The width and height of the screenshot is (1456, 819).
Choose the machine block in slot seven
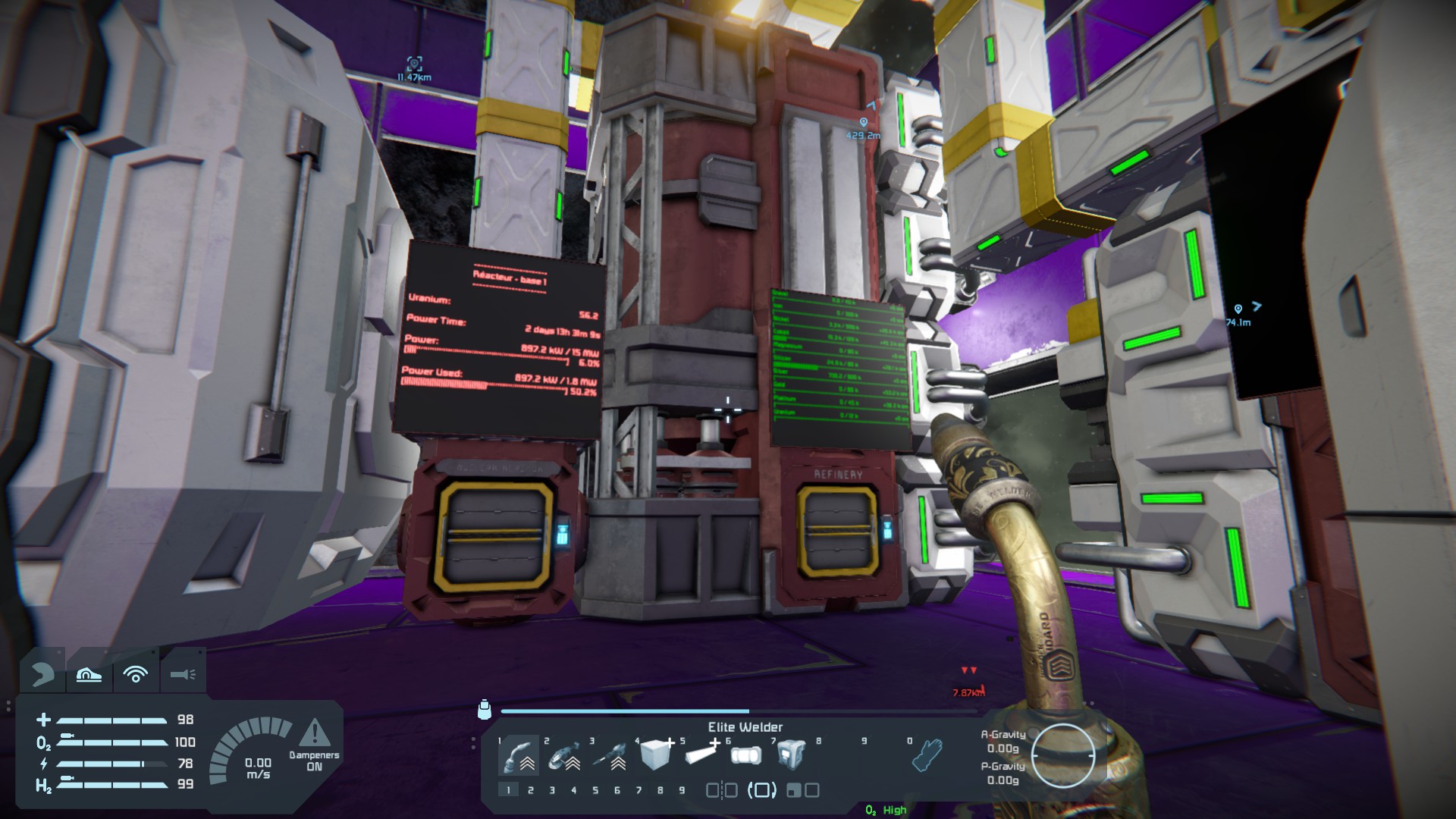point(791,753)
